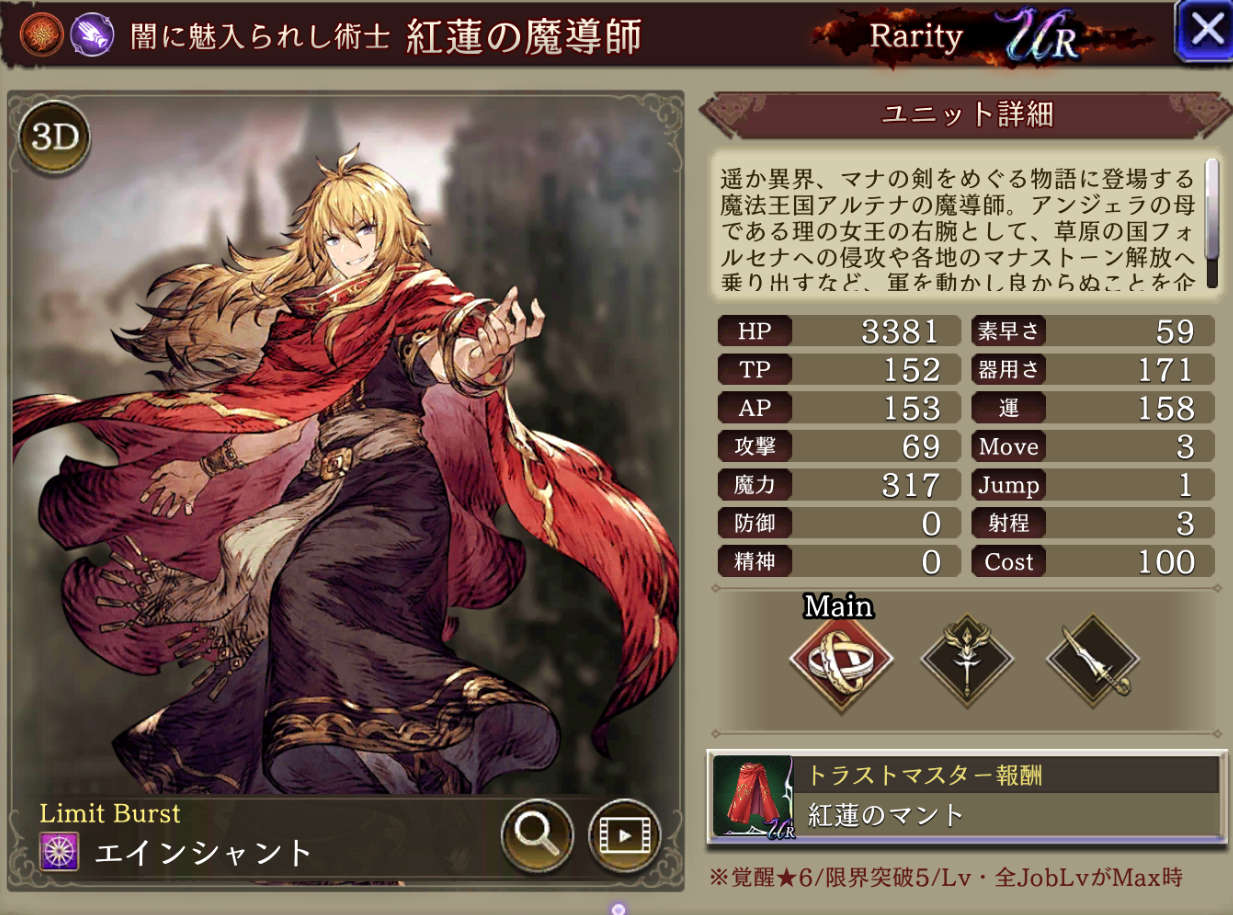Screen dimensions: 1233x915
Task: Choose the staff job icon
Action: [x=967, y=661]
